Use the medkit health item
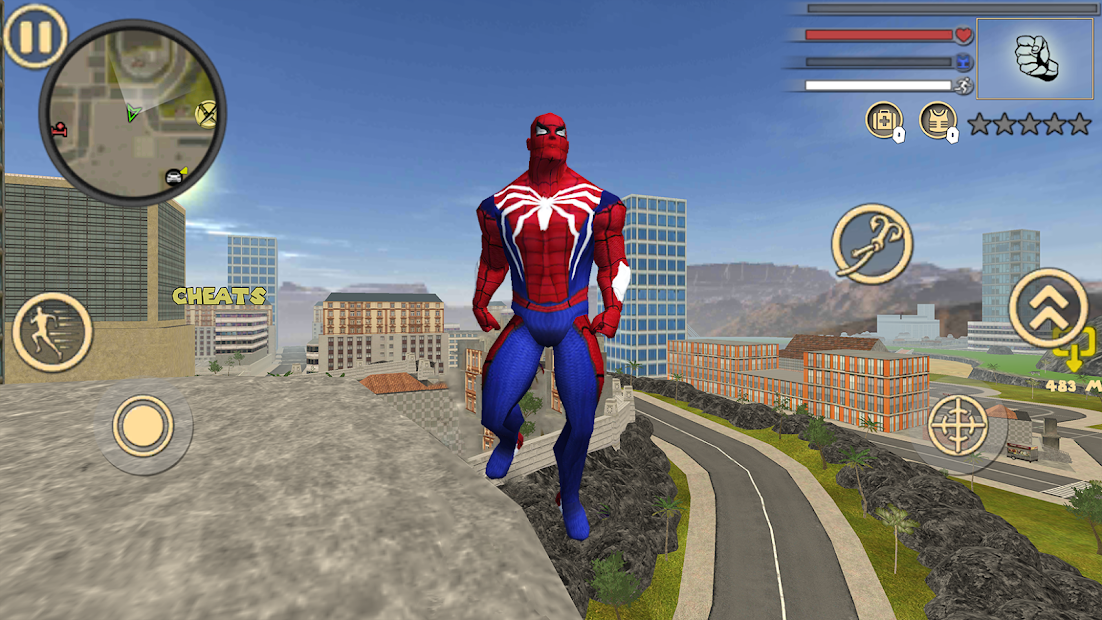Image resolution: width=1102 pixels, height=620 pixels. coord(883,121)
